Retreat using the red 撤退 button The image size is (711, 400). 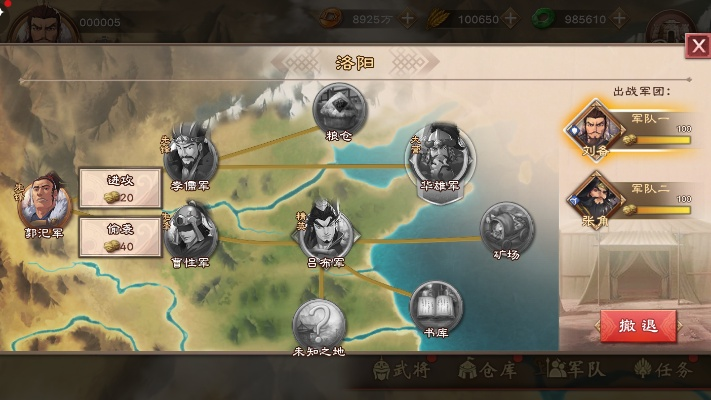[x=638, y=326]
